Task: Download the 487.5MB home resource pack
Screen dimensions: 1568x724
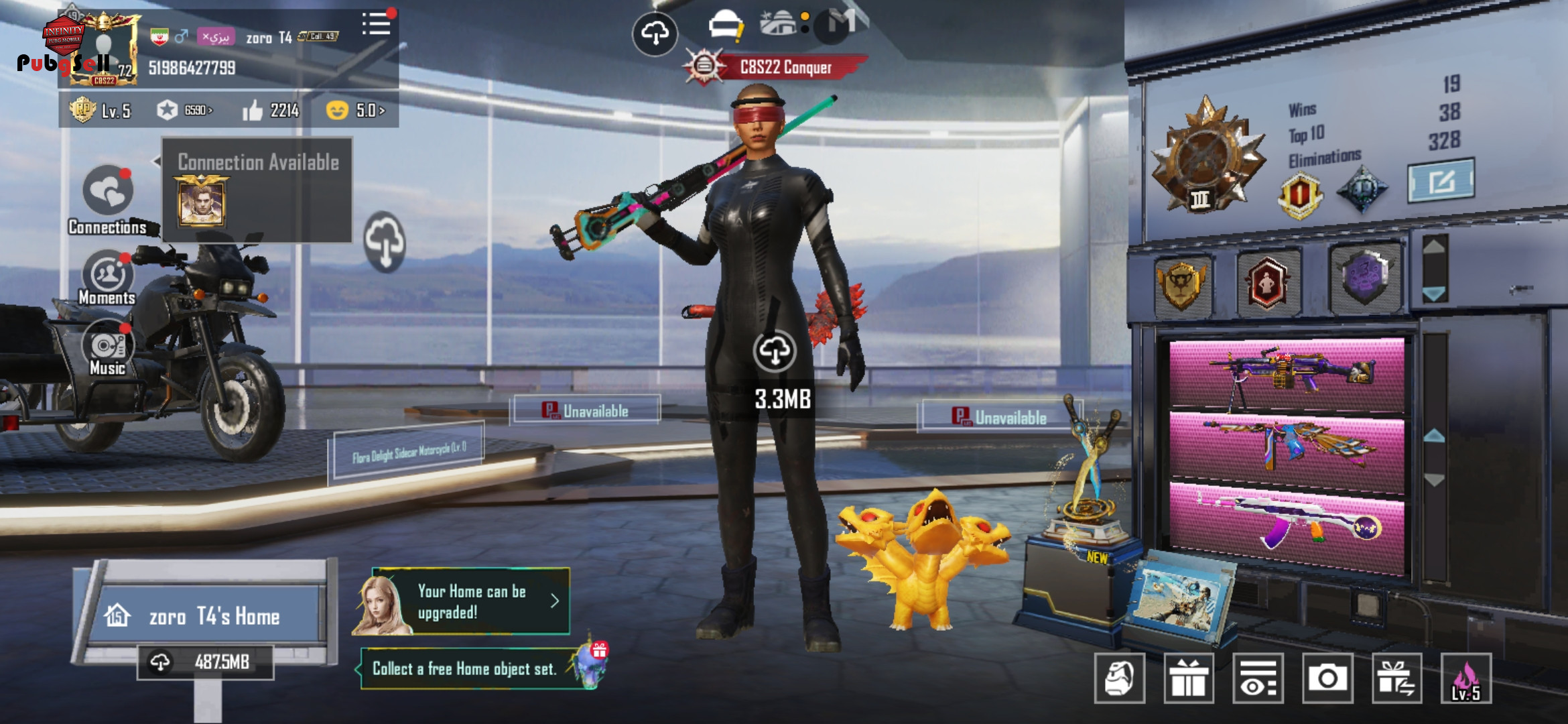Action: pyautogui.click(x=205, y=662)
